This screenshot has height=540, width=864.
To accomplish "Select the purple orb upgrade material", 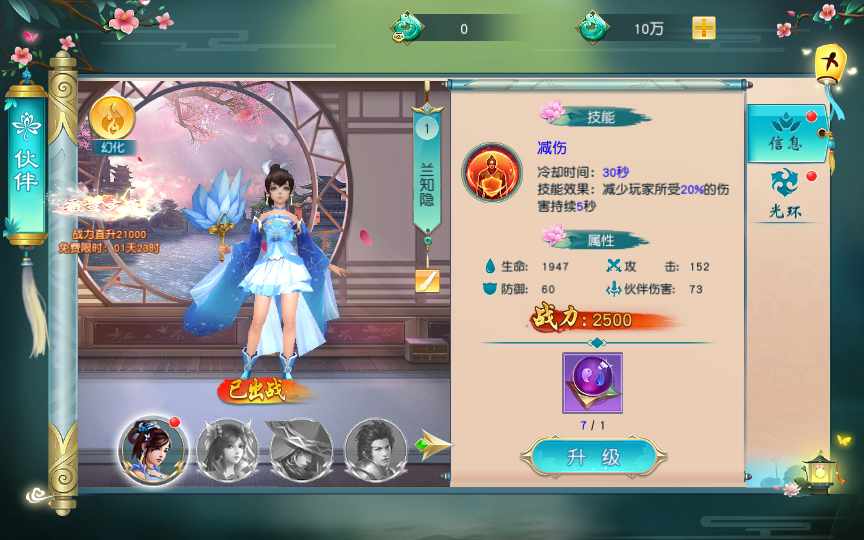I will click(592, 382).
